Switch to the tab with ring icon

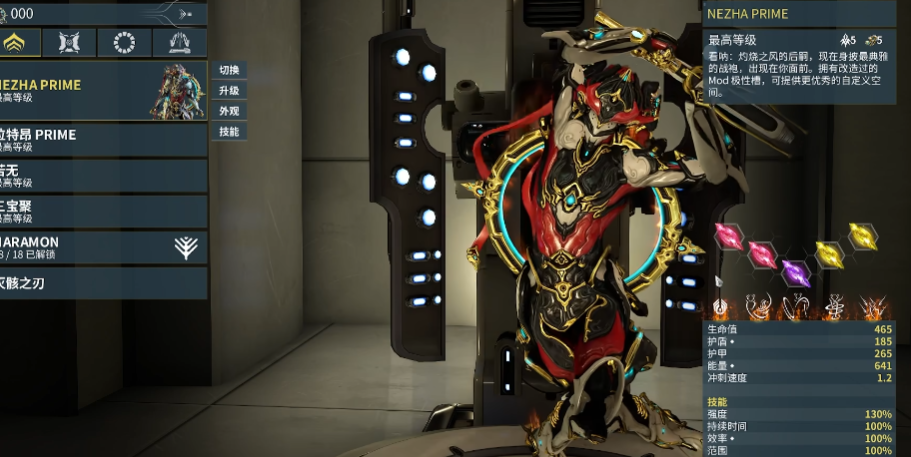pyautogui.click(x=125, y=43)
